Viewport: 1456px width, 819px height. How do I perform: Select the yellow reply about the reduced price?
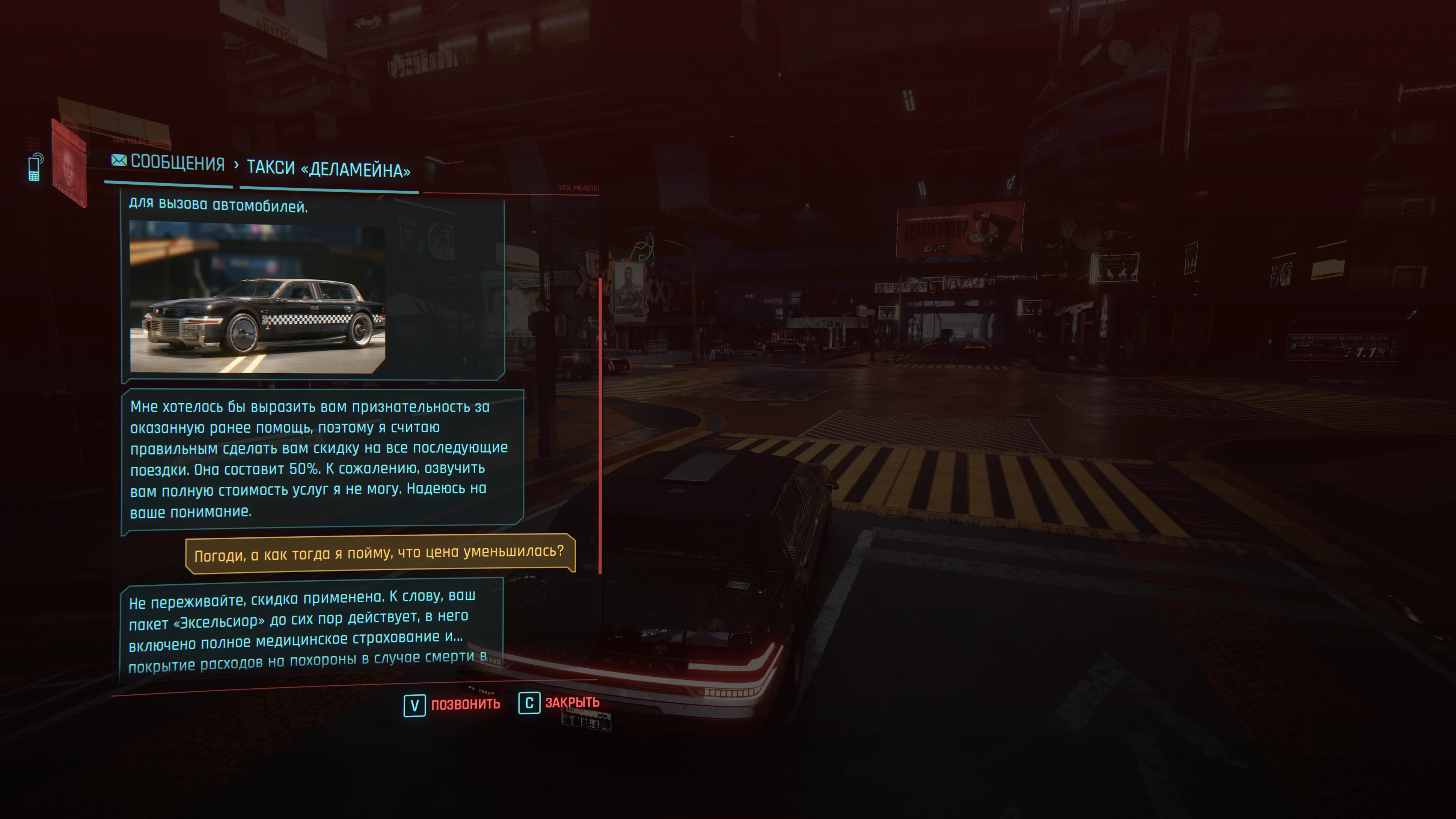[379, 553]
